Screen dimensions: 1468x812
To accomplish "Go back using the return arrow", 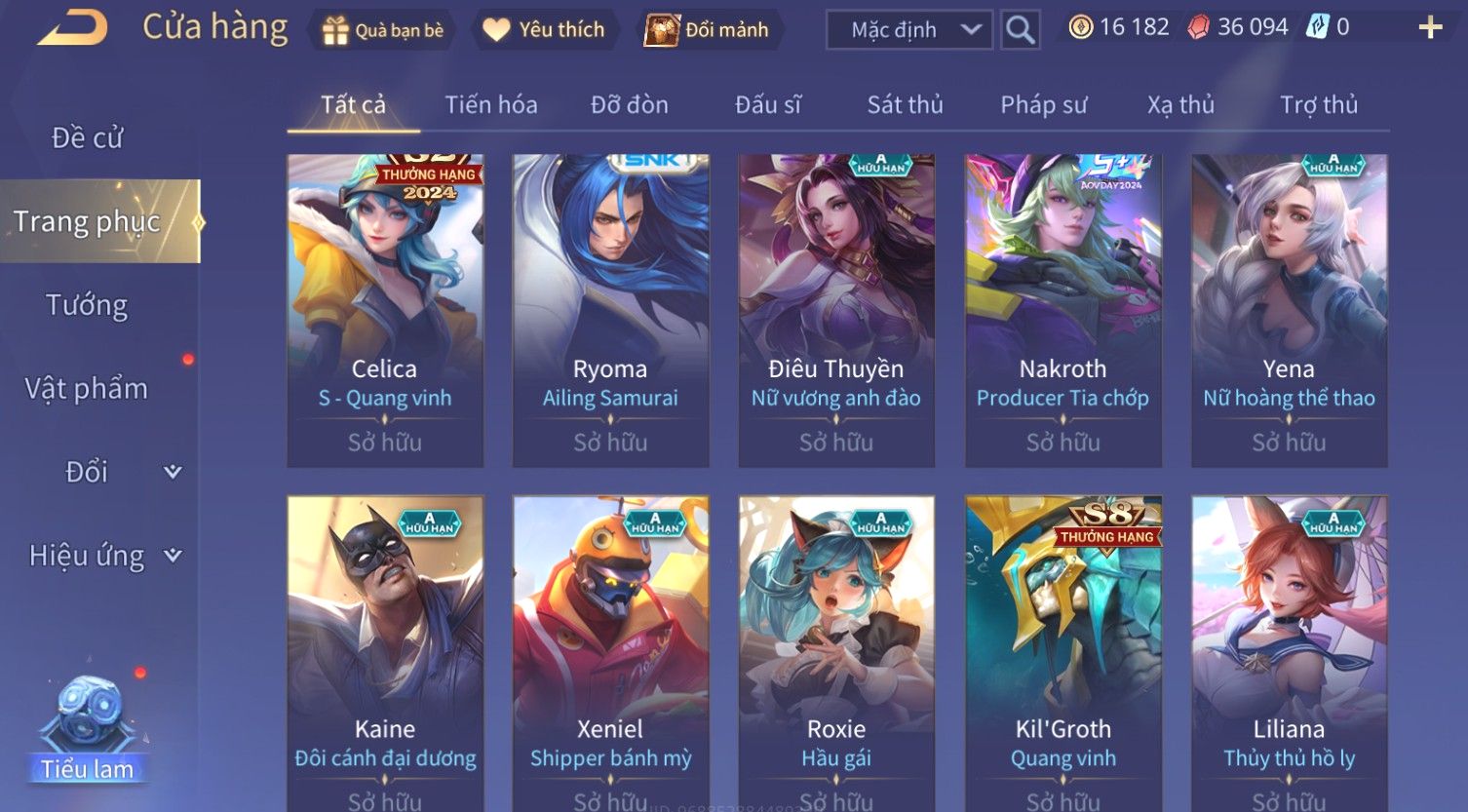I will point(72,28).
